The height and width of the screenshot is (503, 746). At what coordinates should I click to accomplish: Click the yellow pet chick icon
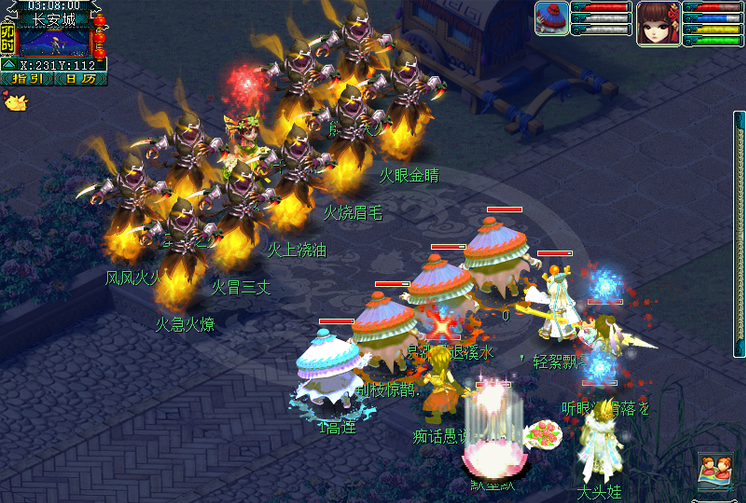click(14, 100)
